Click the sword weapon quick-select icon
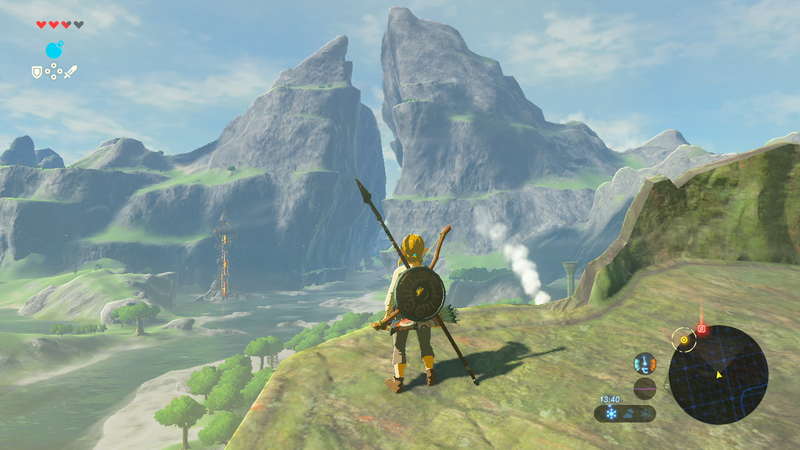This screenshot has width=800, height=450. [x=71, y=72]
